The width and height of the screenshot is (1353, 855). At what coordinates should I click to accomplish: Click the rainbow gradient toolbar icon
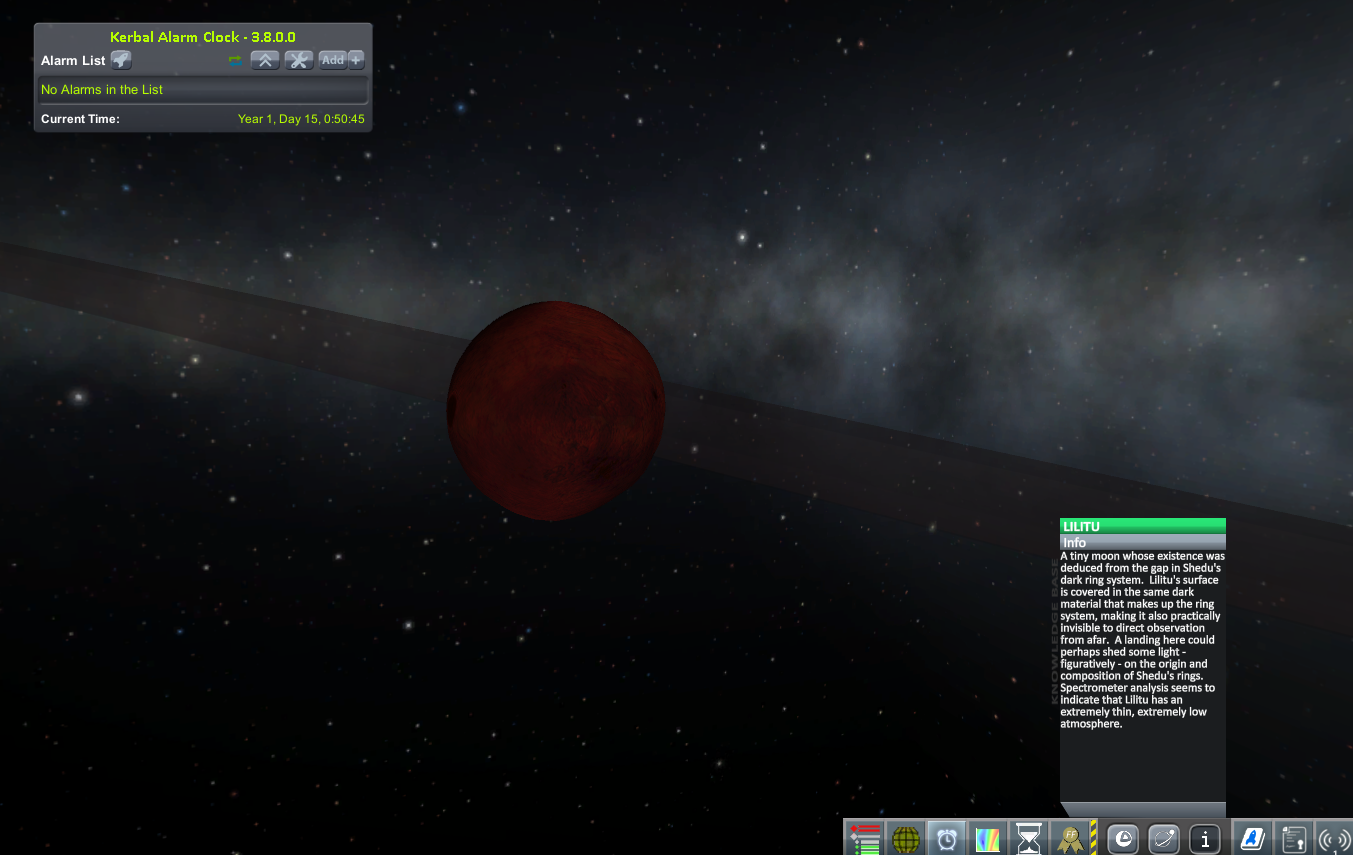[x=989, y=838]
